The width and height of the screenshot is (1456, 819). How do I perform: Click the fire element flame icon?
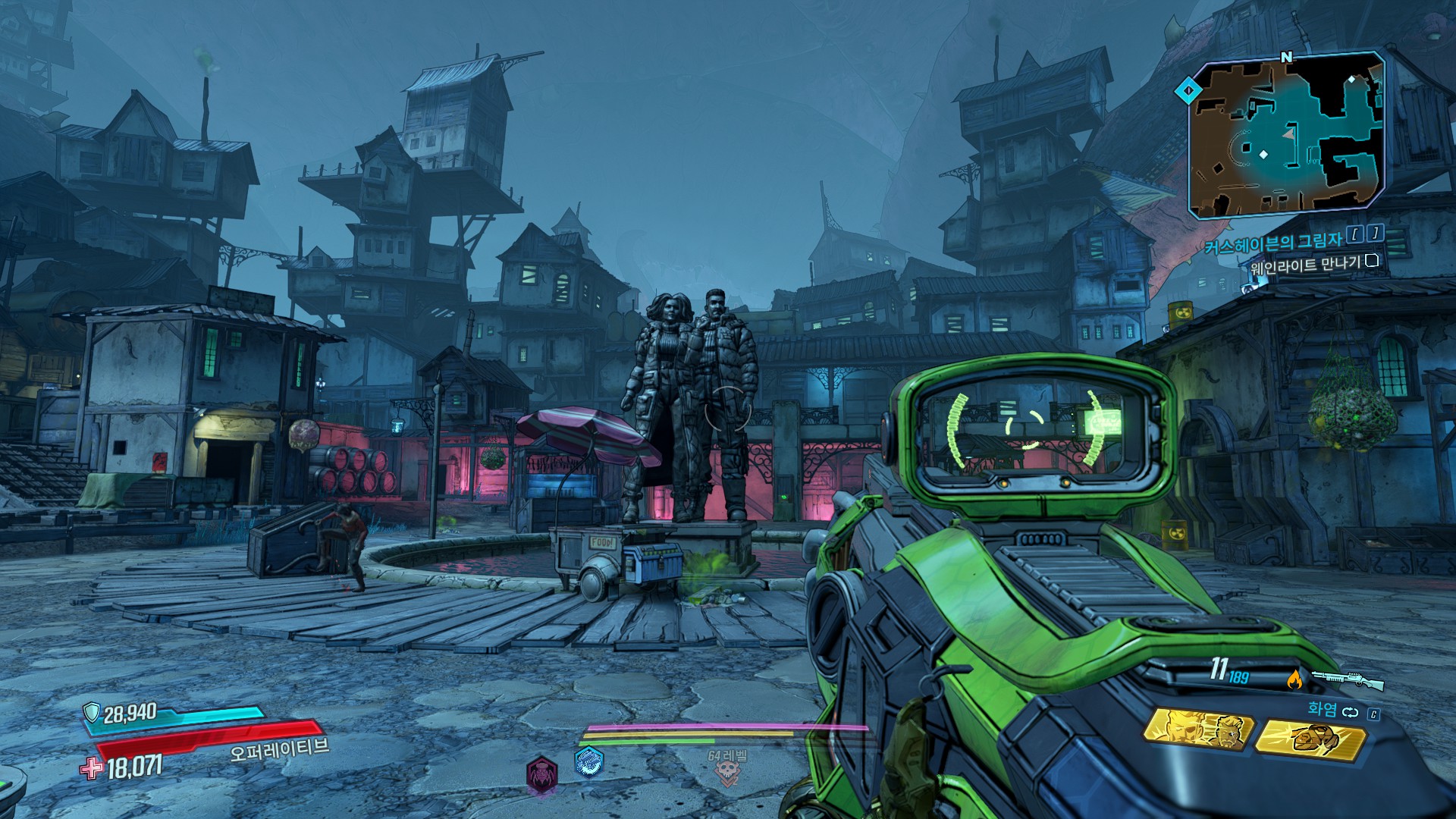[1294, 679]
